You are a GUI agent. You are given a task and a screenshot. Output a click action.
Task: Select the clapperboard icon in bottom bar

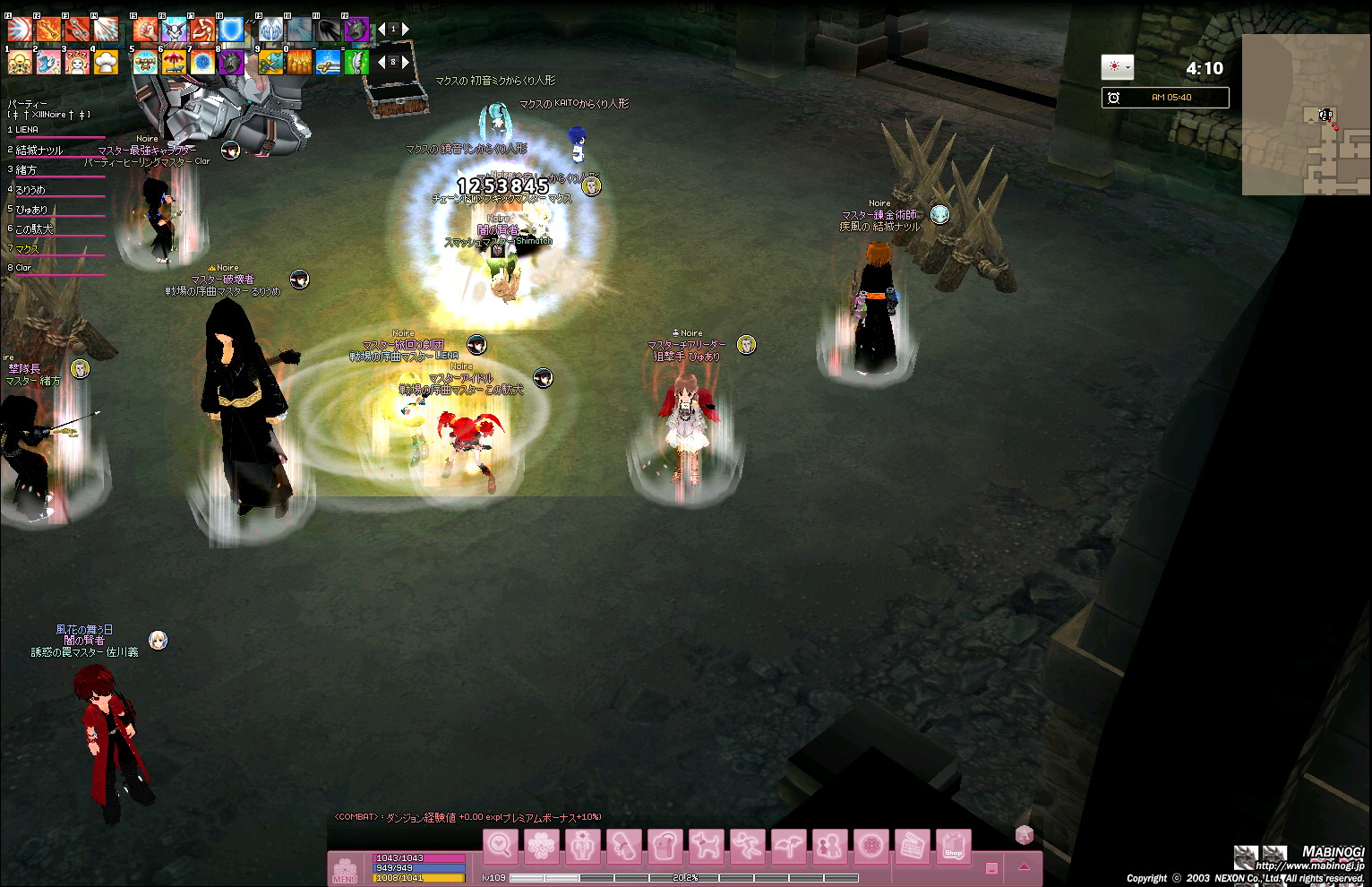click(912, 846)
